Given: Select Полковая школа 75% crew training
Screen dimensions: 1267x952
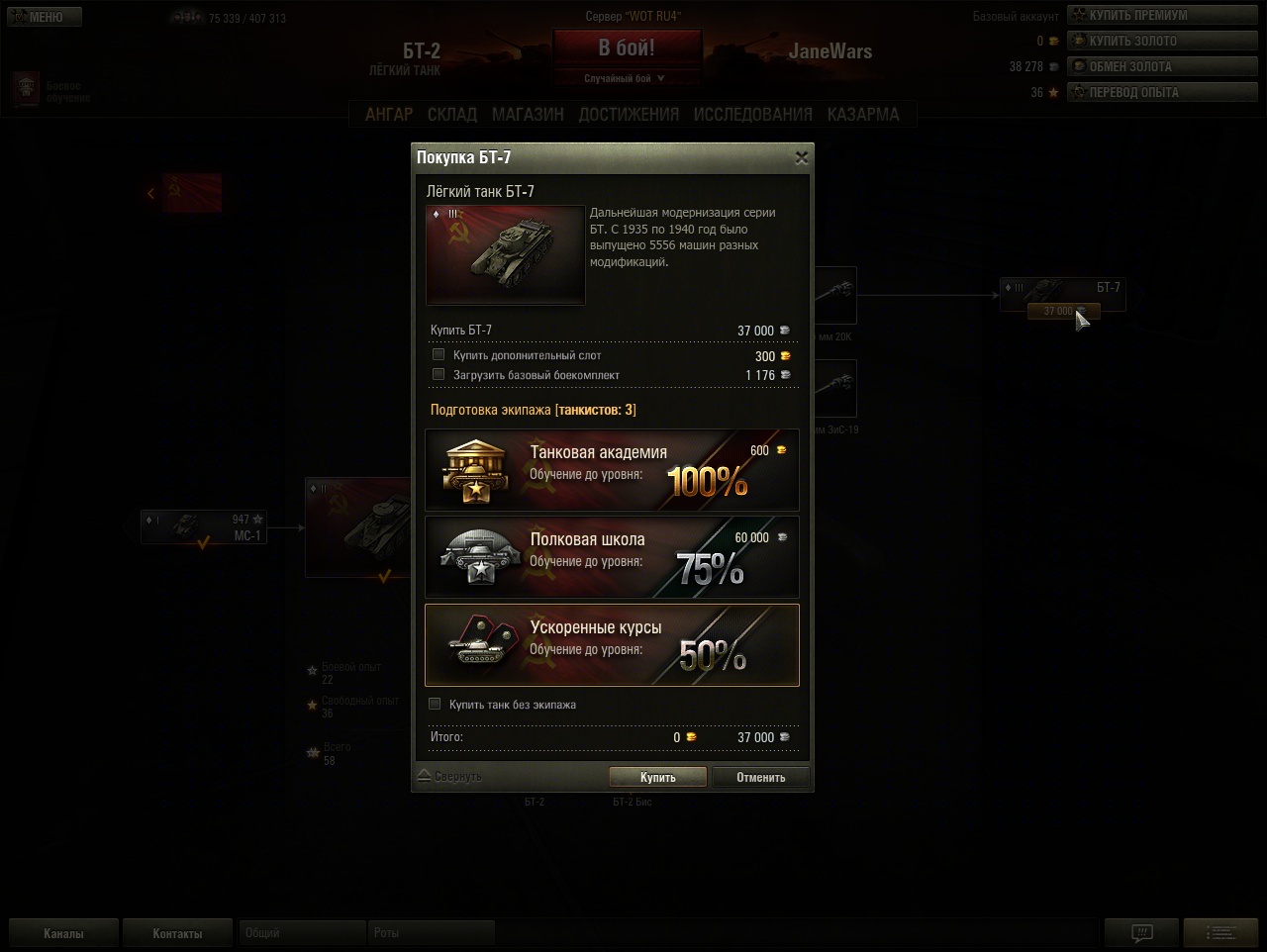Looking at the screenshot, I should (x=612, y=557).
